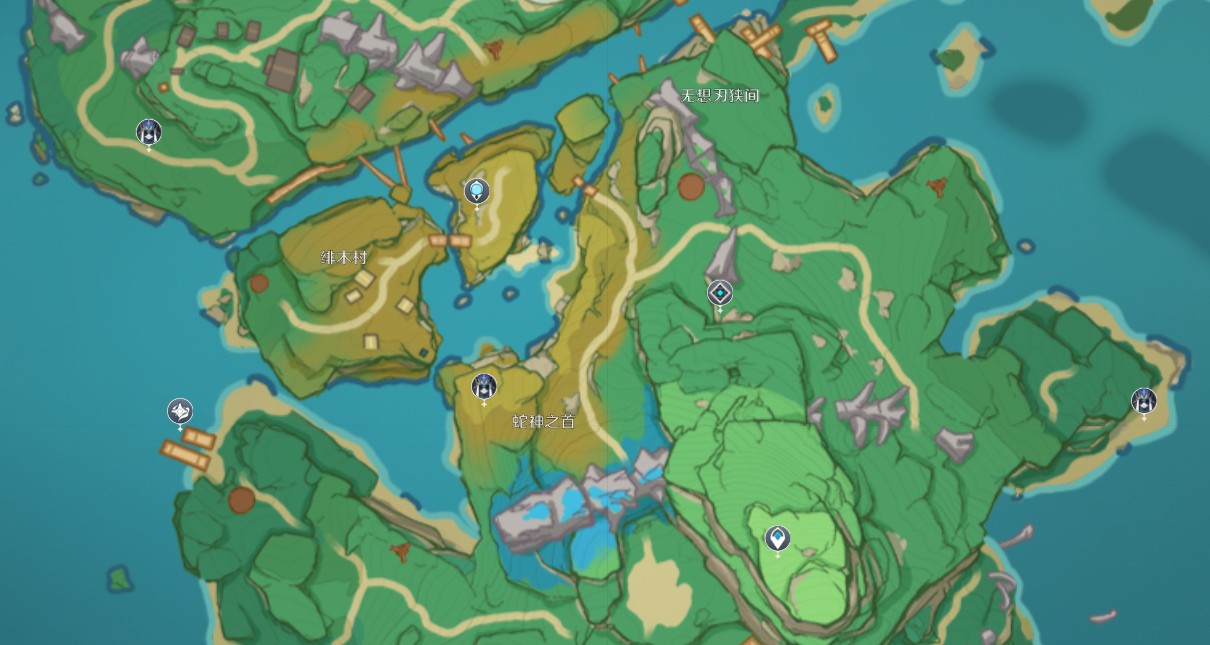Choose the white teleport waypoint pin
This screenshot has height=645, width=1210.
tap(777, 539)
